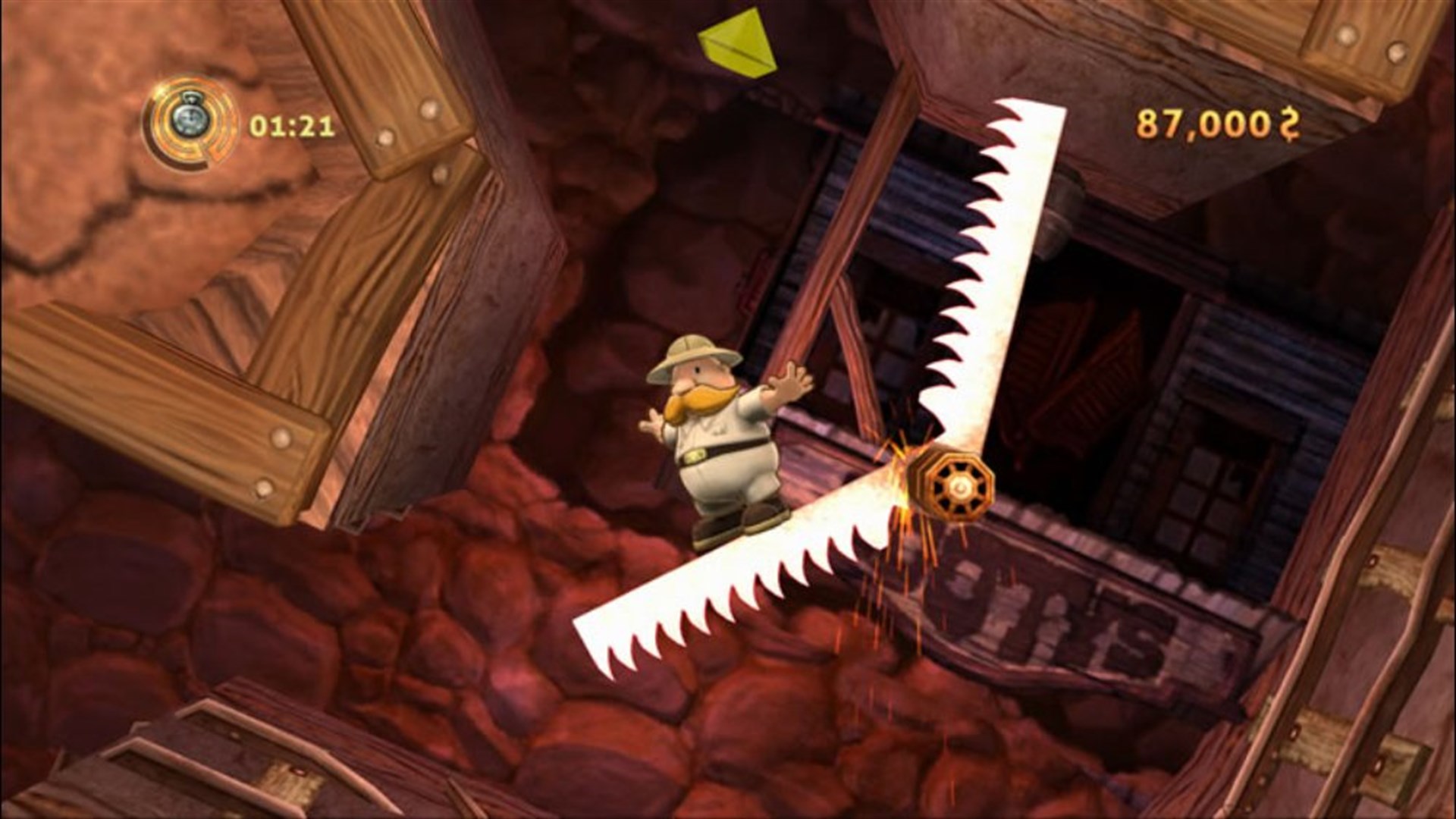
Task: Click the orange sparks on the saw
Action: 902,485
